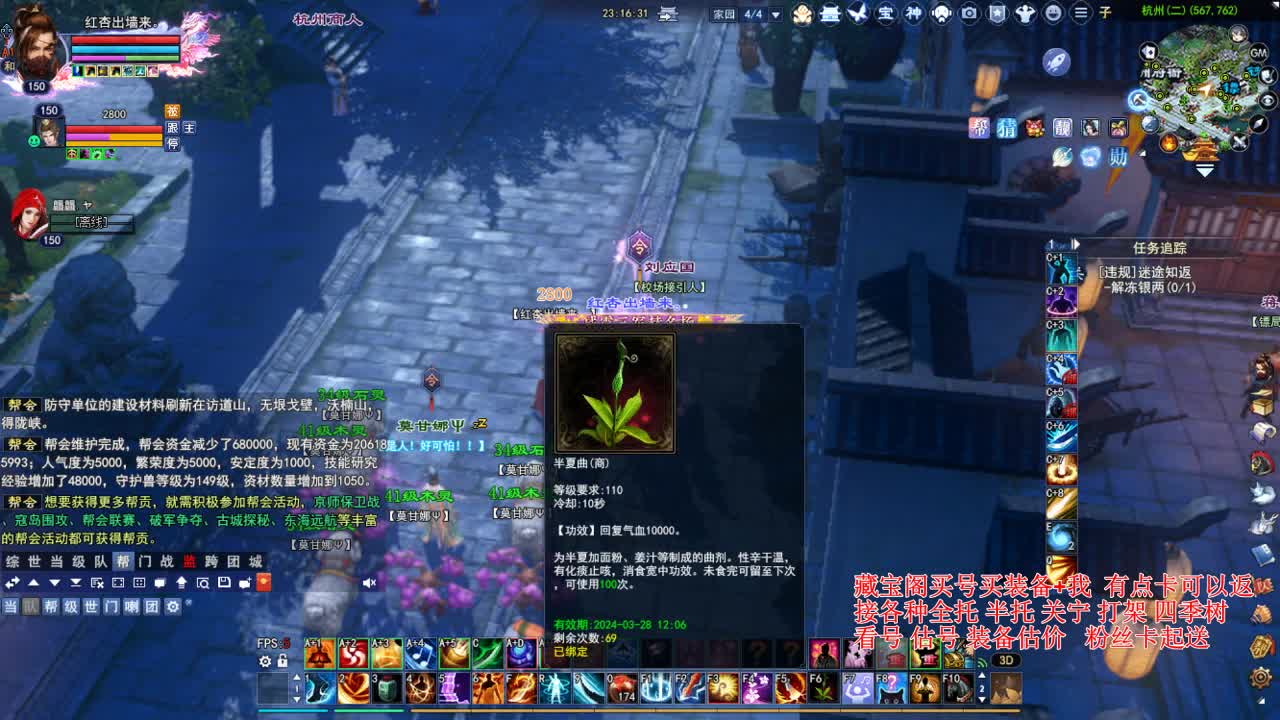1280x720 pixels.
Task: Switch to the 世 world chat tab
Action: pyautogui.click(x=35, y=561)
